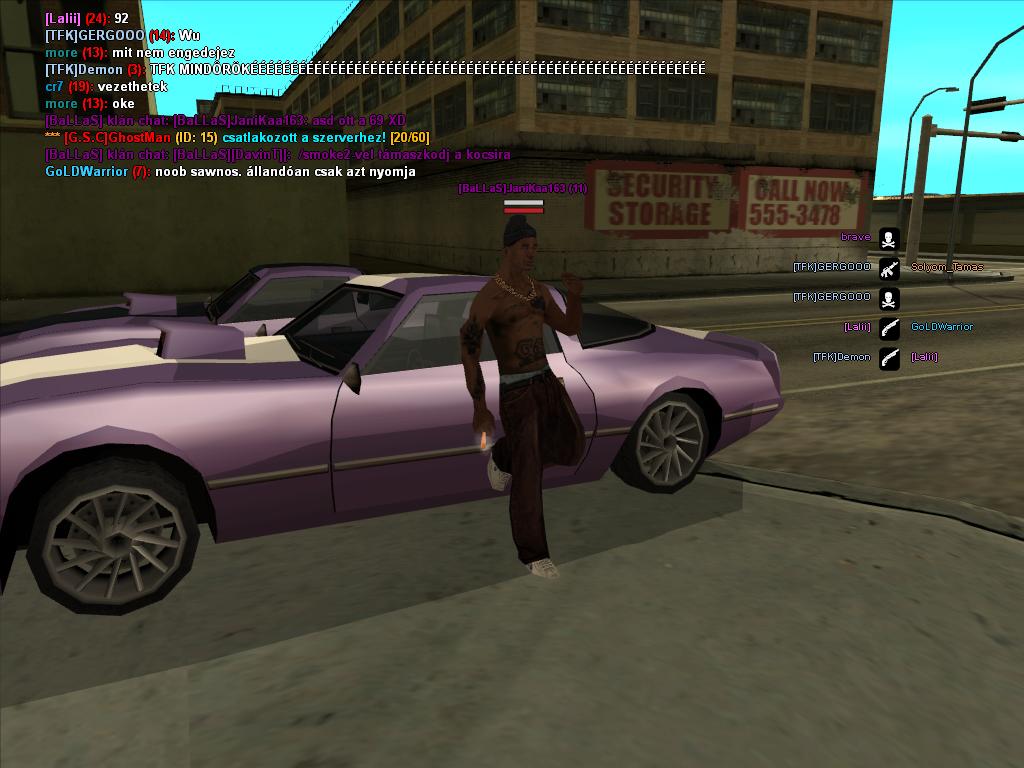Image resolution: width=1024 pixels, height=768 pixels.
Task: Click the GhostMan server join message
Action: click(x=237, y=137)
